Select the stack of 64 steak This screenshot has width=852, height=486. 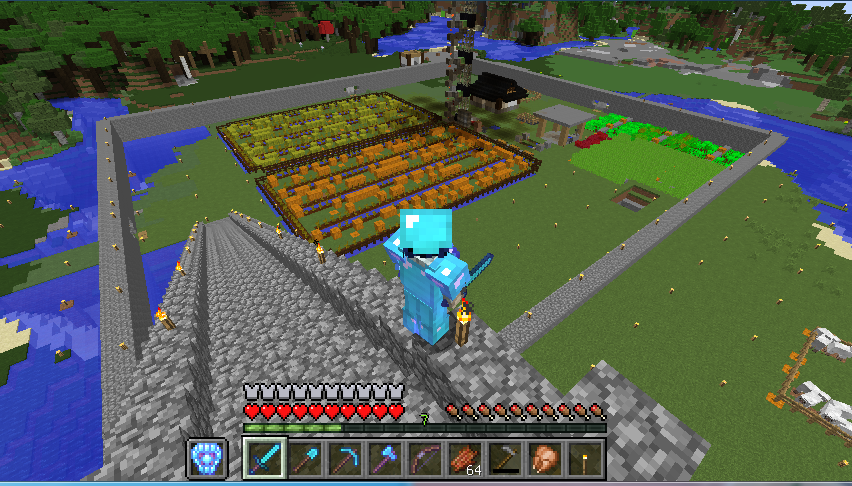[x=465, y=459]
